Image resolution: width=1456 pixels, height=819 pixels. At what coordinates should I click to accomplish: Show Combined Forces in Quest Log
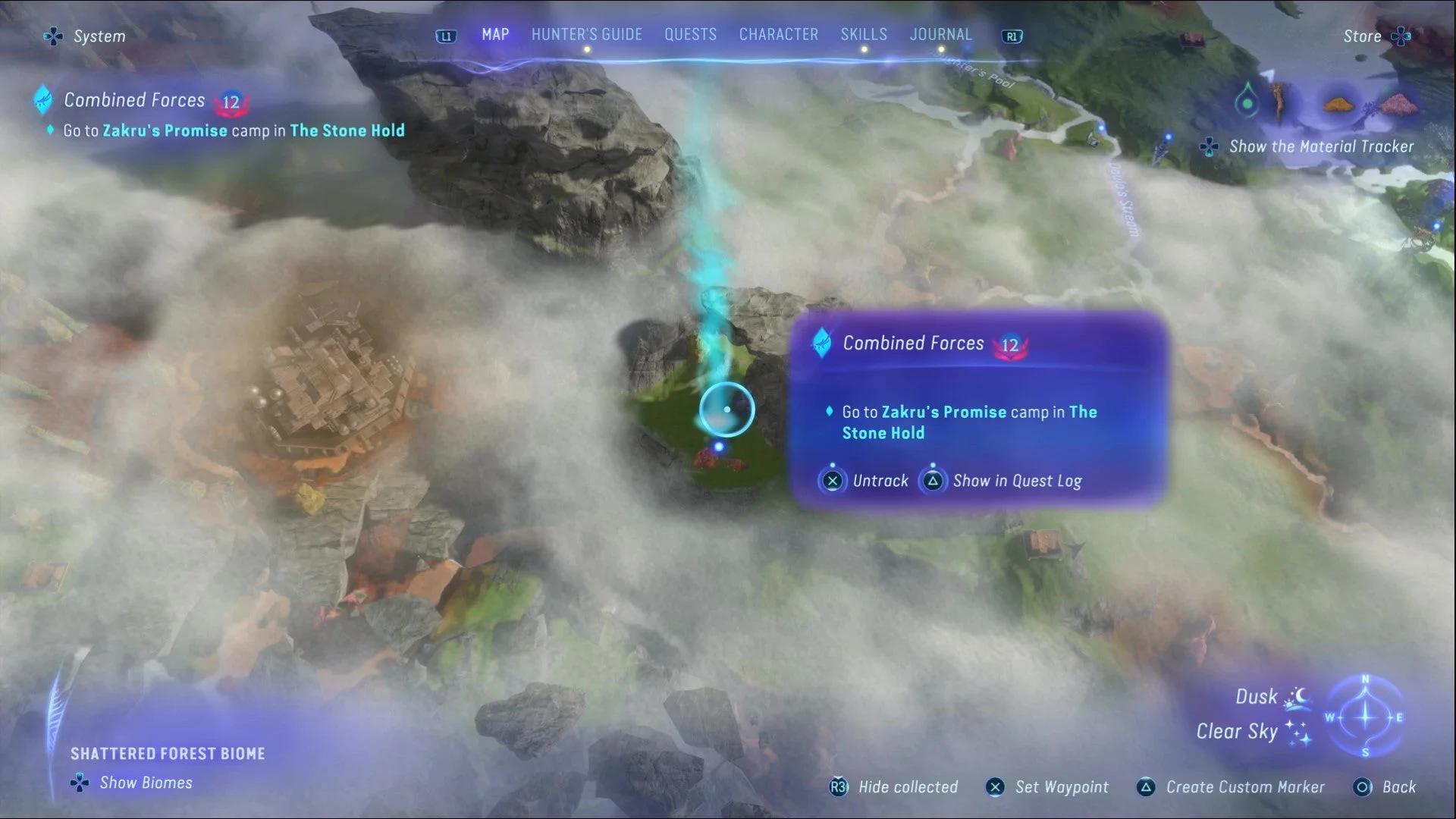pos(932,480)
